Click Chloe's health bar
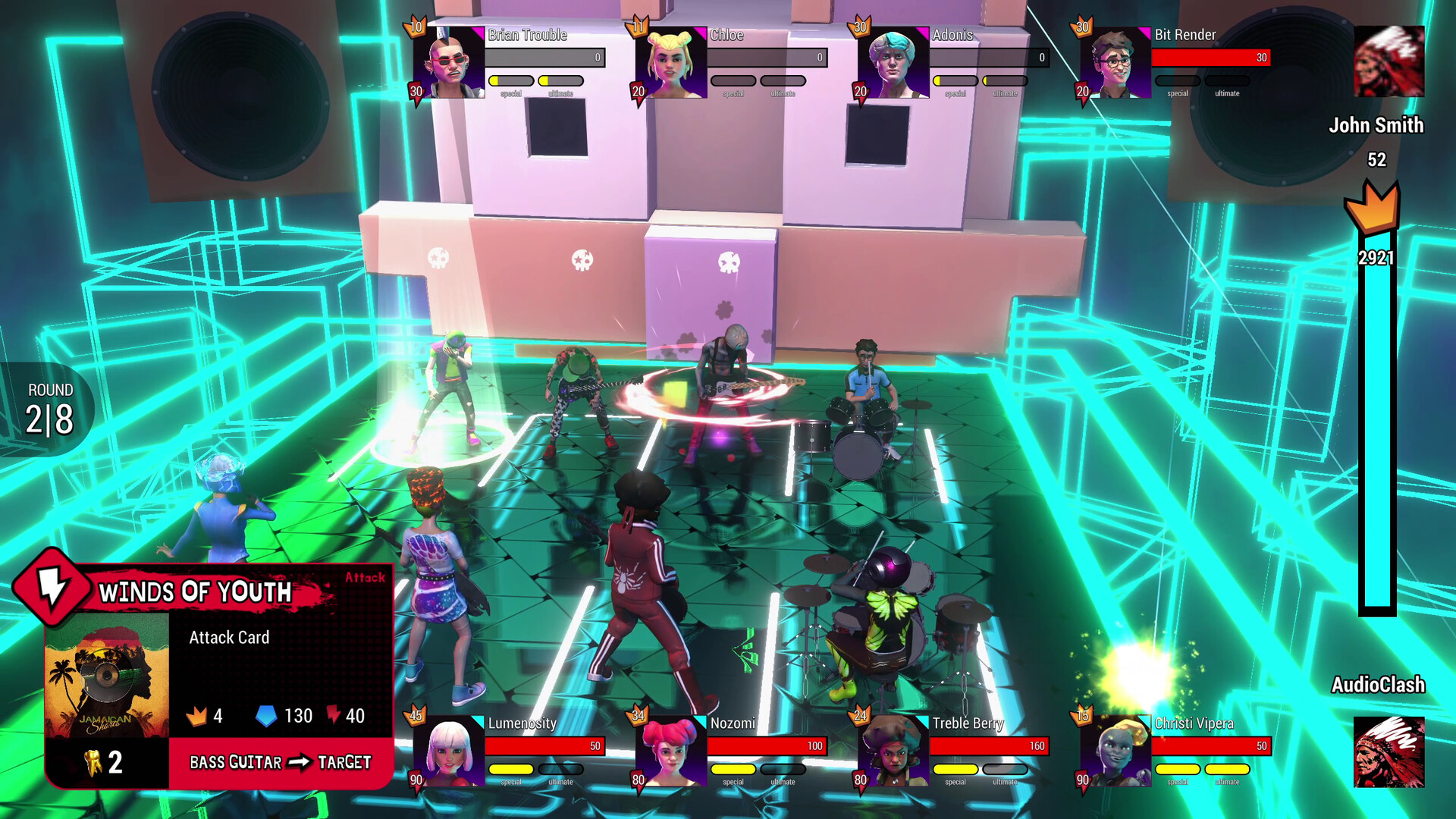1456x819 pixels. 768,57
